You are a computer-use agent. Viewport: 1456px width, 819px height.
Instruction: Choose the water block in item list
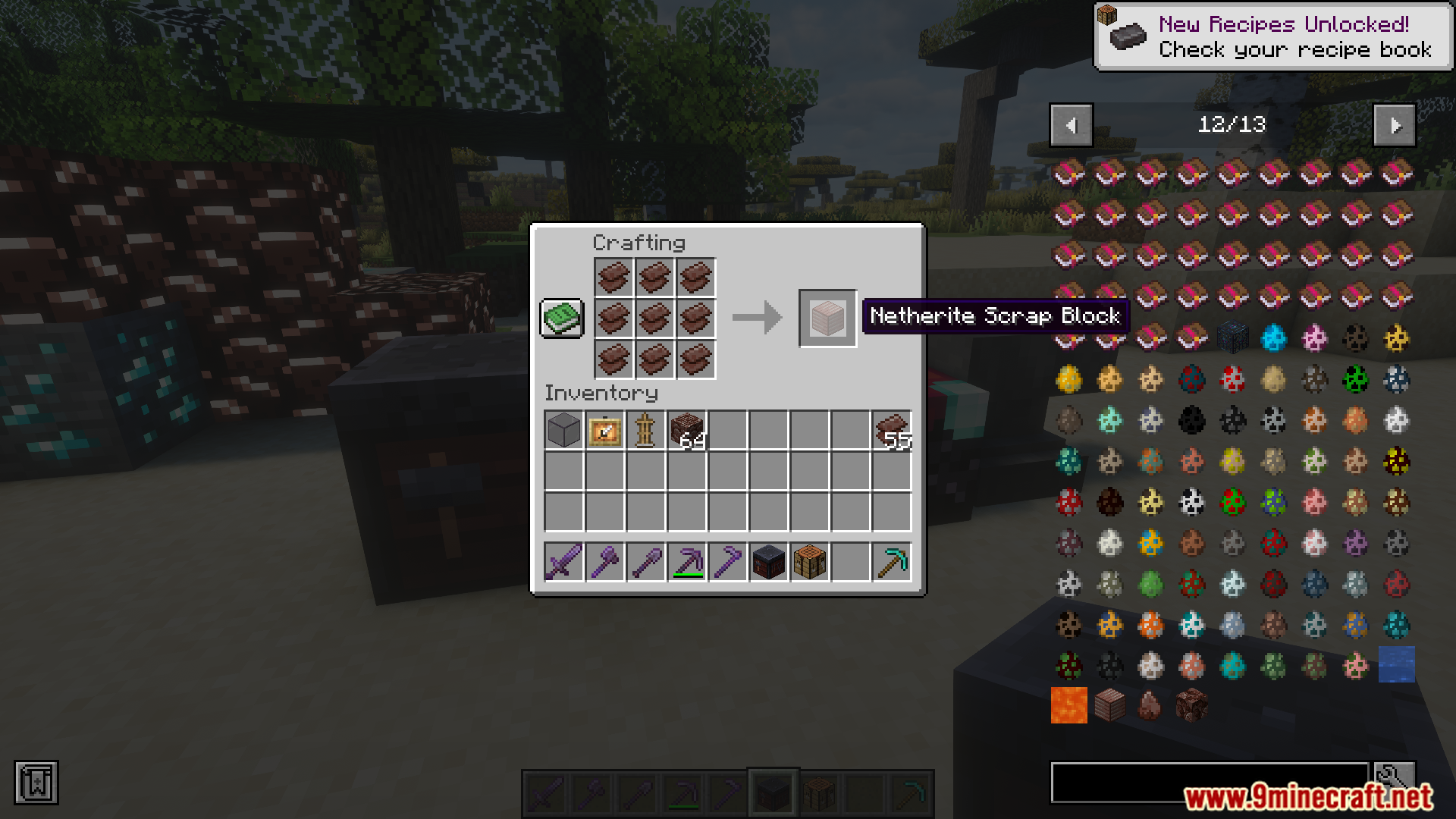click(1396, 665)
